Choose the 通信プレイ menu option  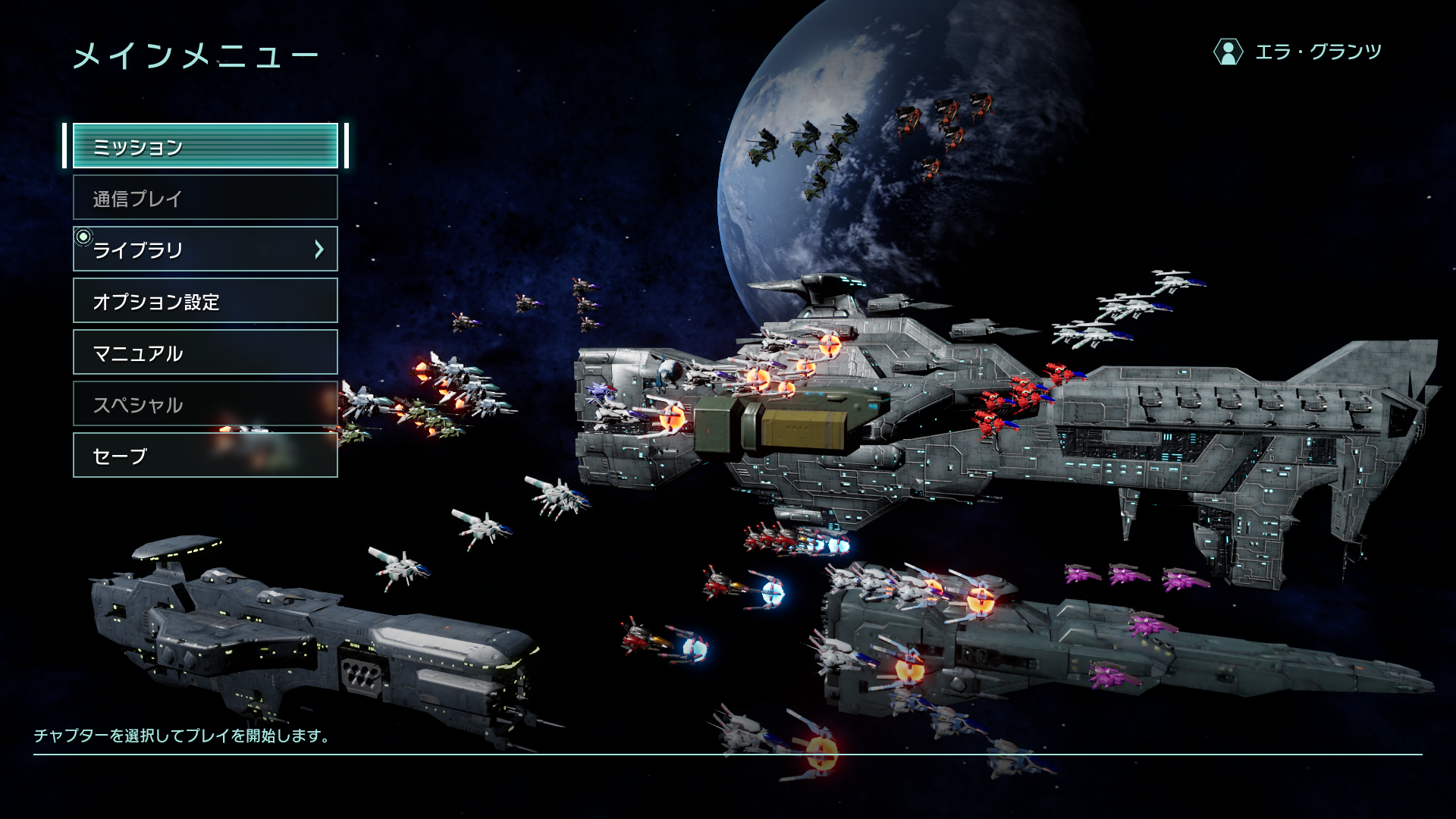[x=205, y=198]
